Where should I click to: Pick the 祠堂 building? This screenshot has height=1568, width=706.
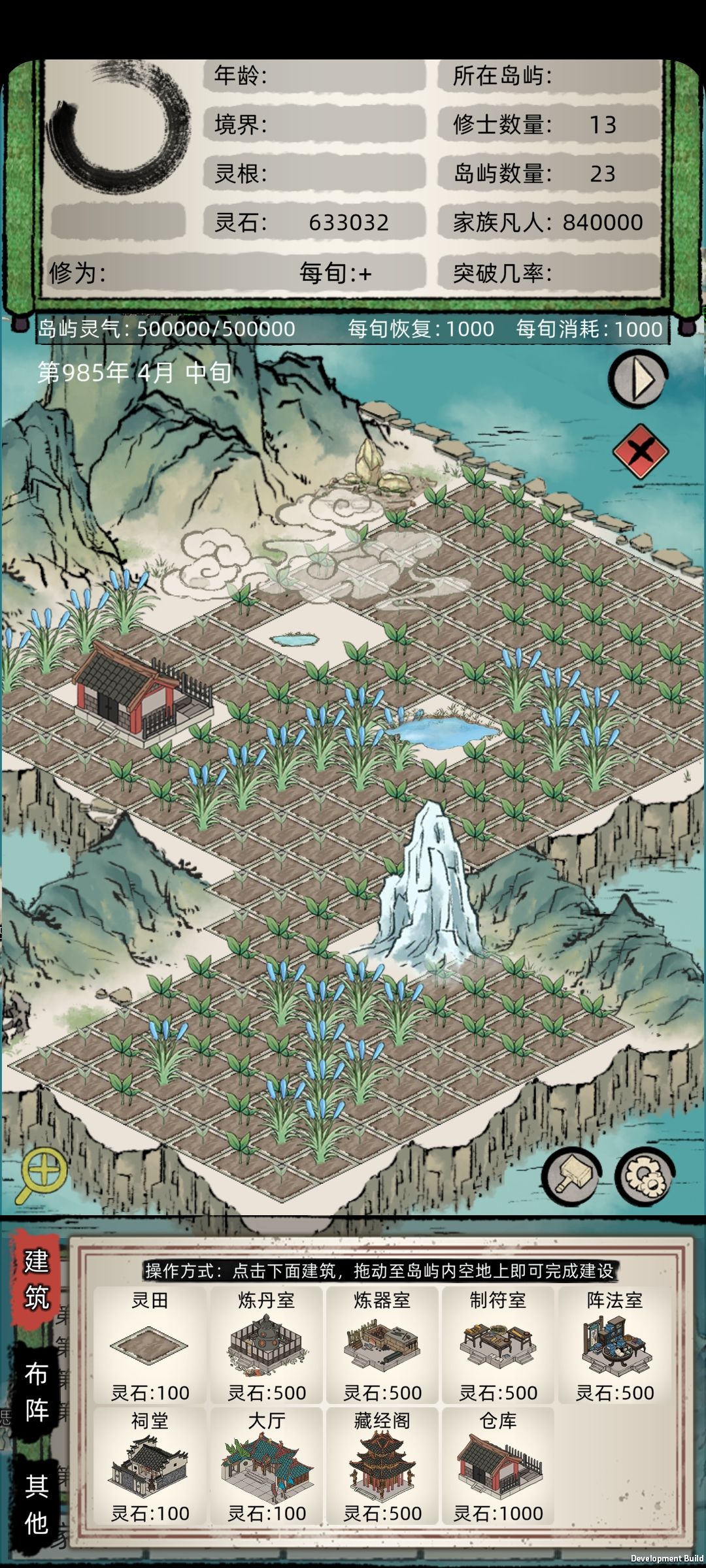click(x=150, y=1465)
